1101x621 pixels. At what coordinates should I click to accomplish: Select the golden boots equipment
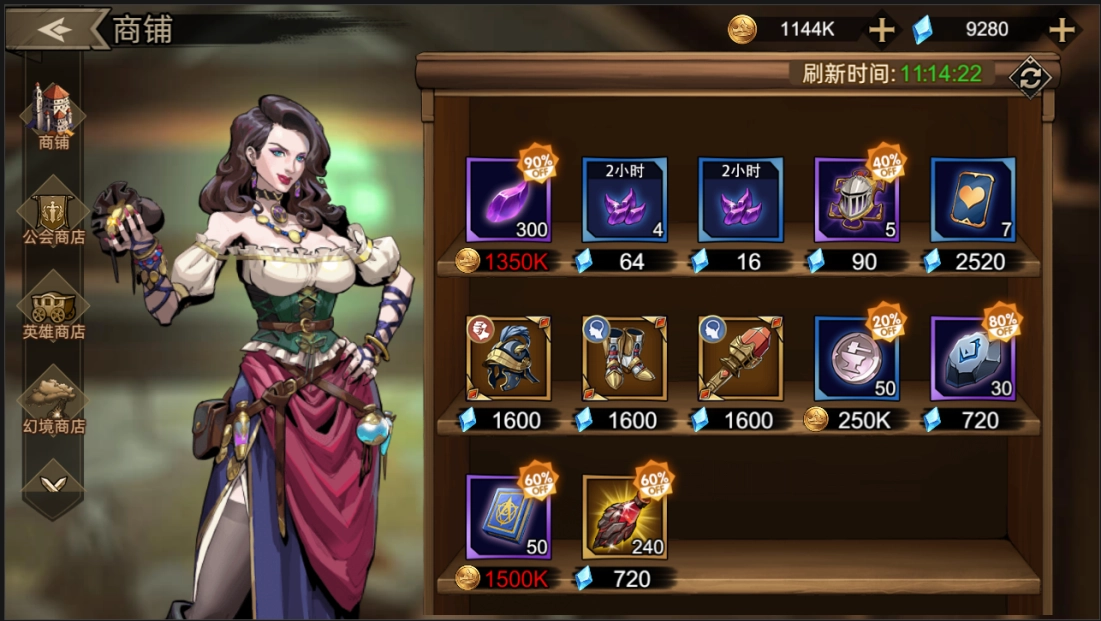[x=624, y=358]
